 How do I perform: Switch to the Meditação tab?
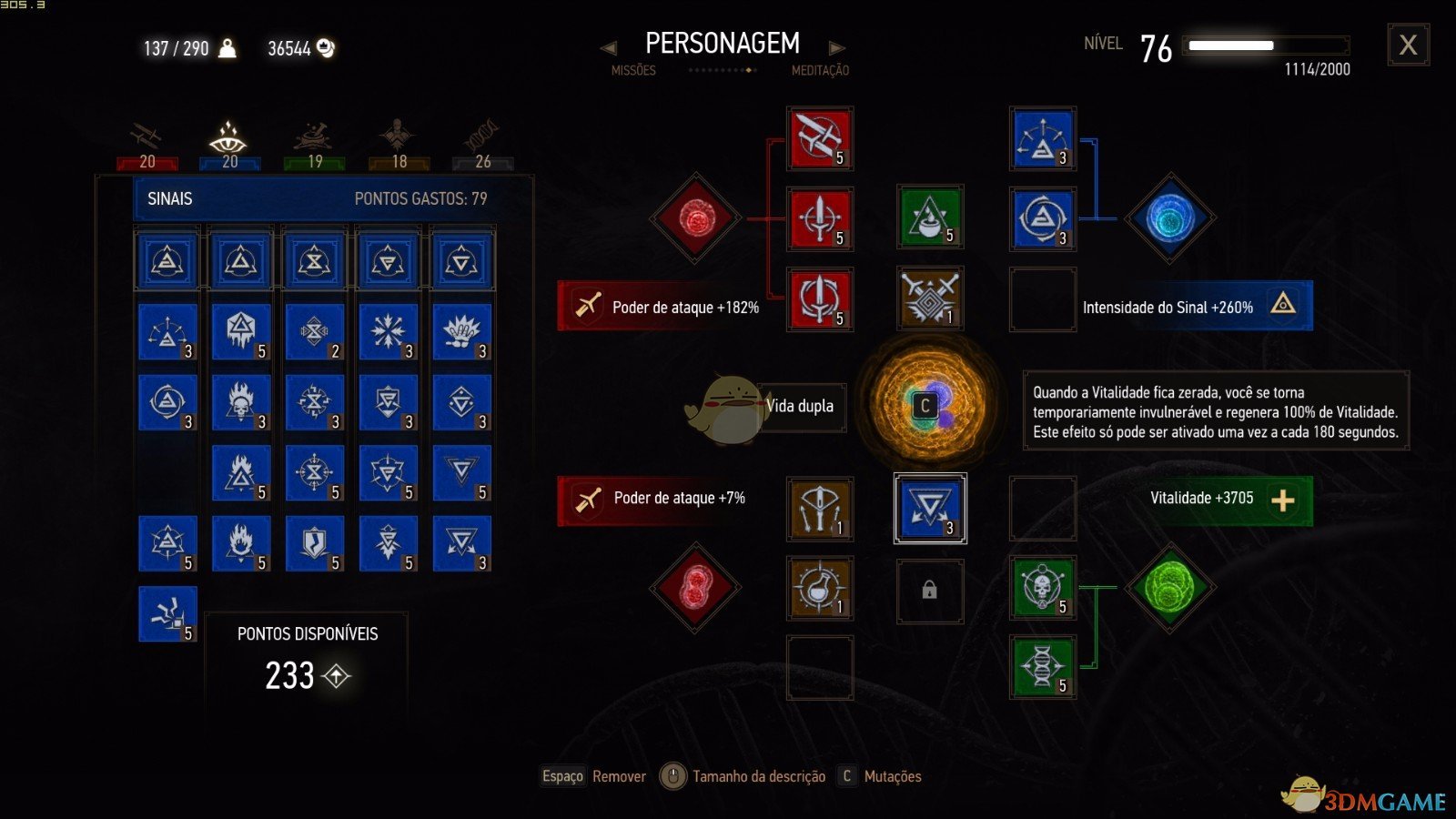[818, 70]
